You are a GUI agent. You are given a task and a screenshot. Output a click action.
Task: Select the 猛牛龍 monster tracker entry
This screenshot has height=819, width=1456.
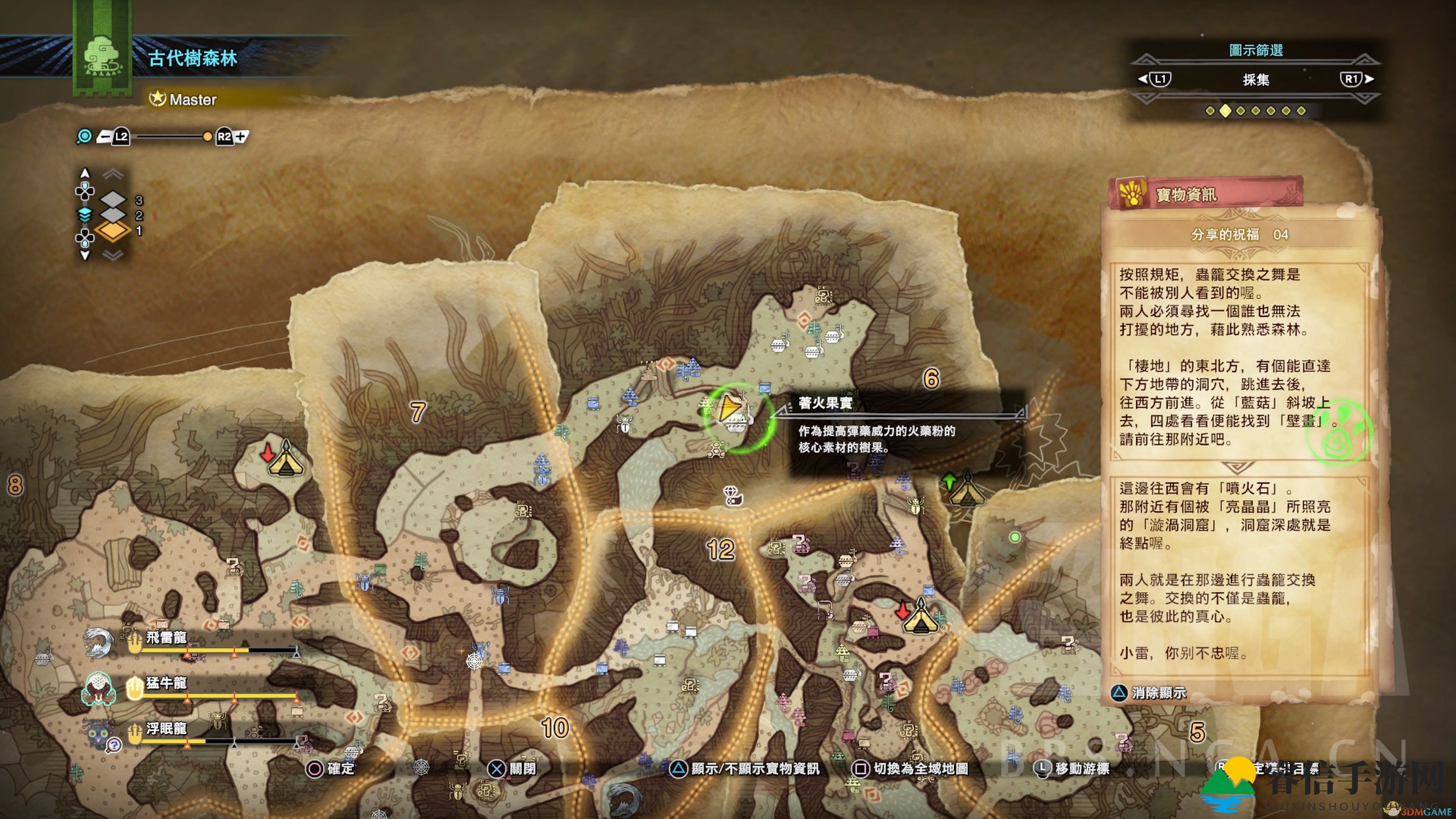coord(166,683)
